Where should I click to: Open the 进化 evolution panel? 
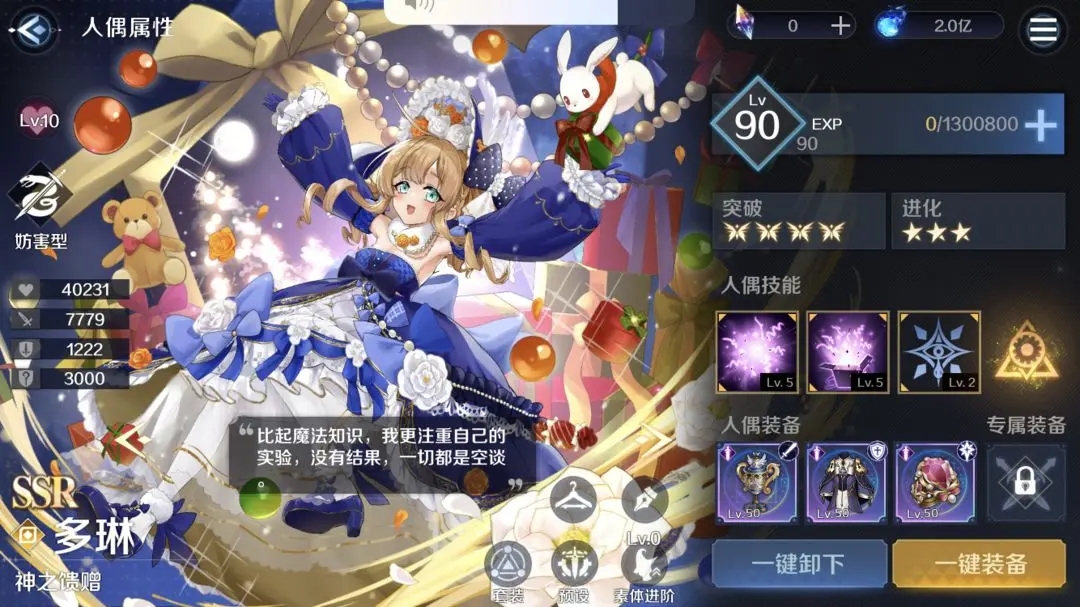tap(977, 221)
